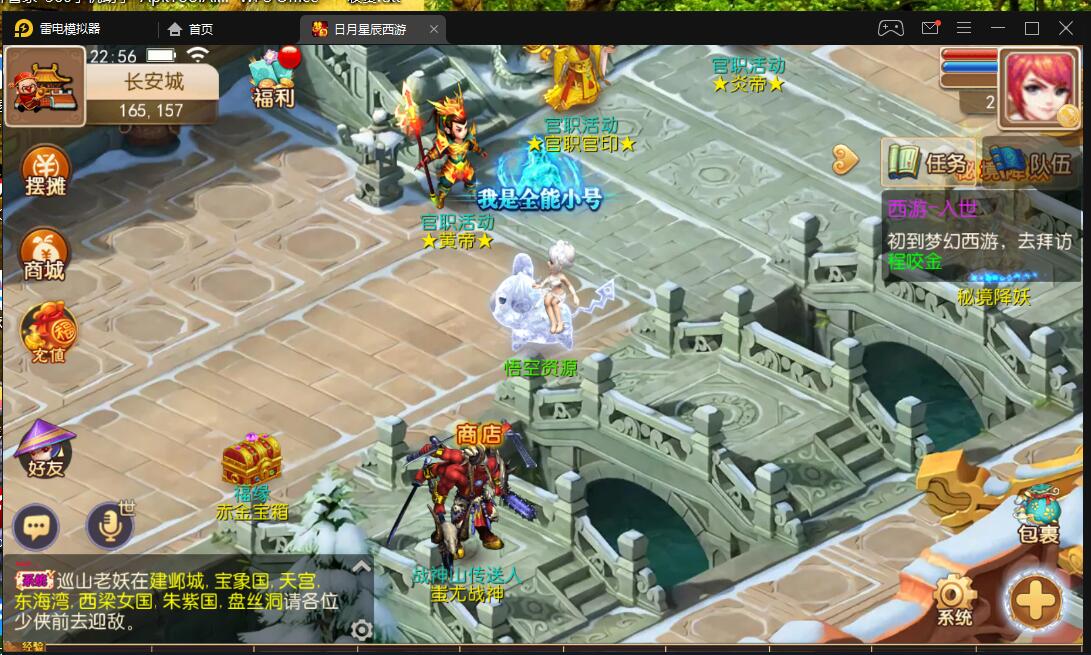Open the 好友 friends list
The image size is (1091, 655).
point(44,449)
